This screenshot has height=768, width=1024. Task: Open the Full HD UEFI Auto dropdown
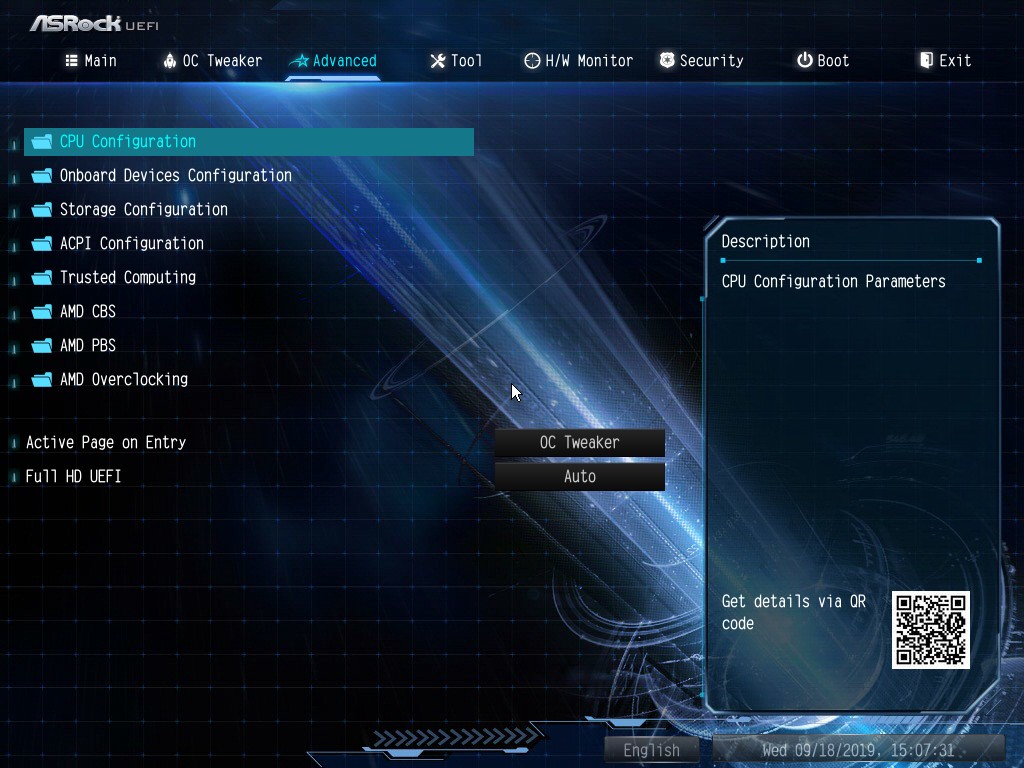click(x=580, y=477)
